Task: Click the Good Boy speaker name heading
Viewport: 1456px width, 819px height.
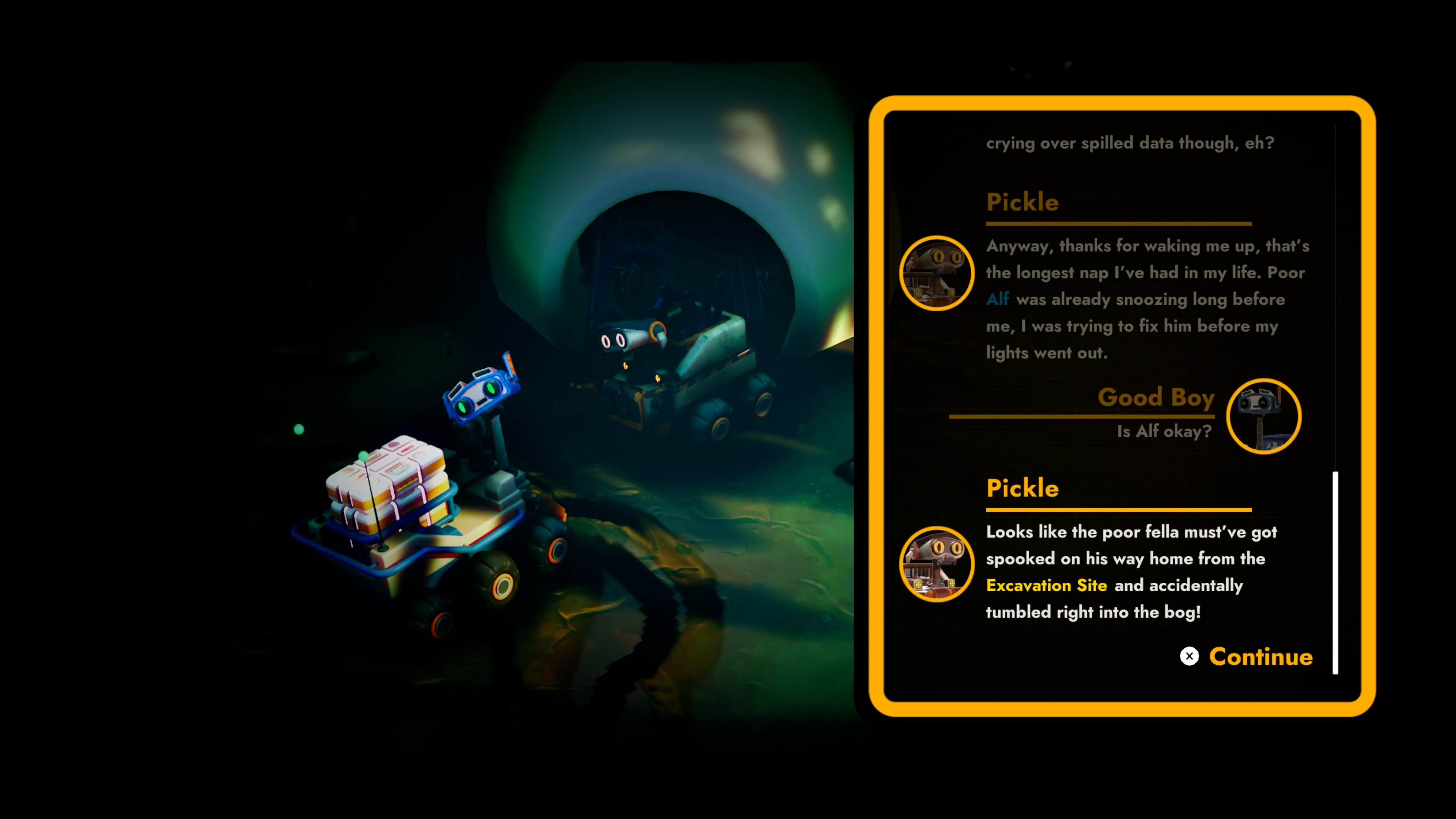Action: (x=1156, y=397)
